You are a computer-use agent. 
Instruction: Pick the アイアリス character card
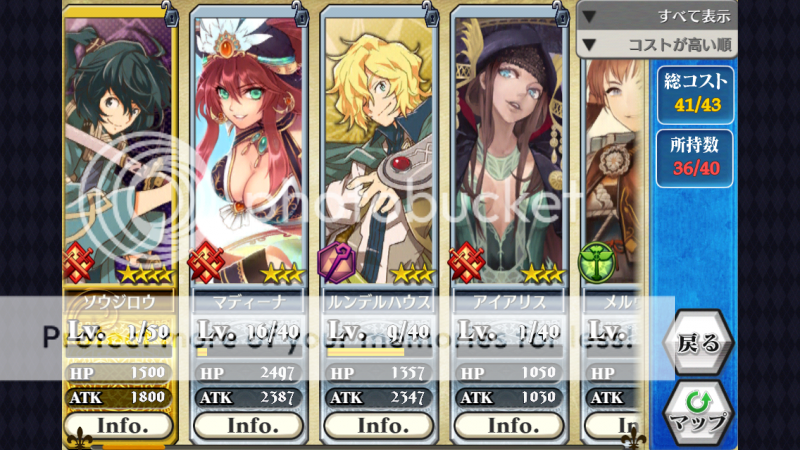coord(512,150)
